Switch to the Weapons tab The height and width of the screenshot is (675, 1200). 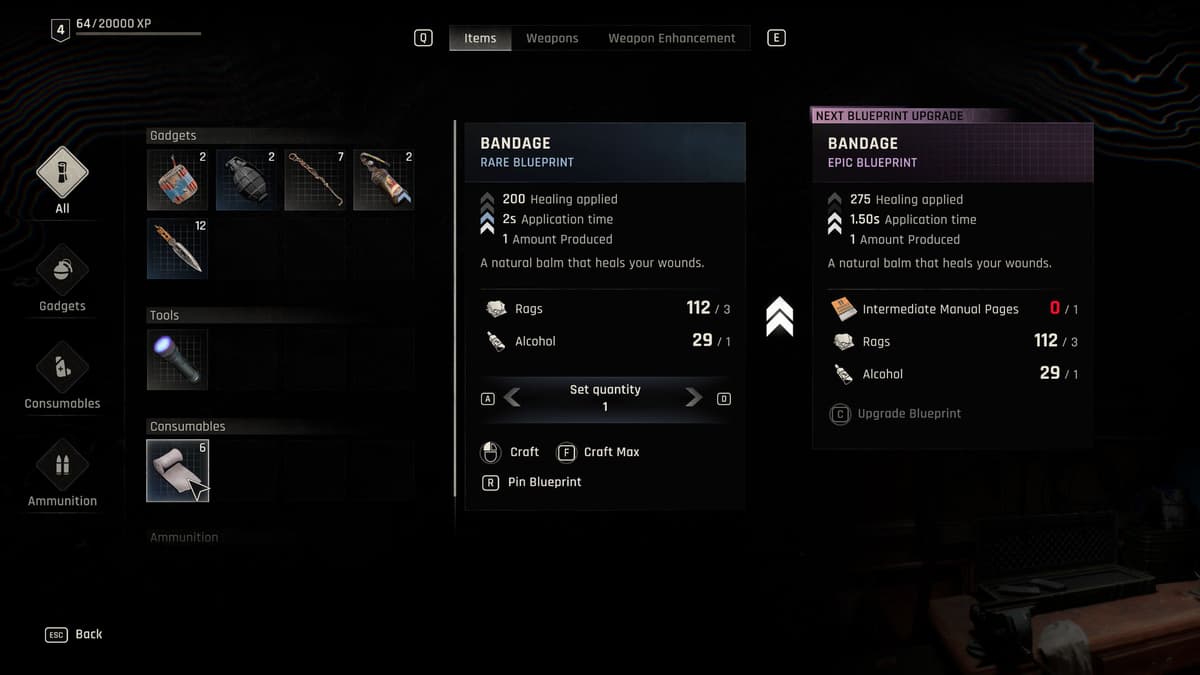(x=552, y=38)
